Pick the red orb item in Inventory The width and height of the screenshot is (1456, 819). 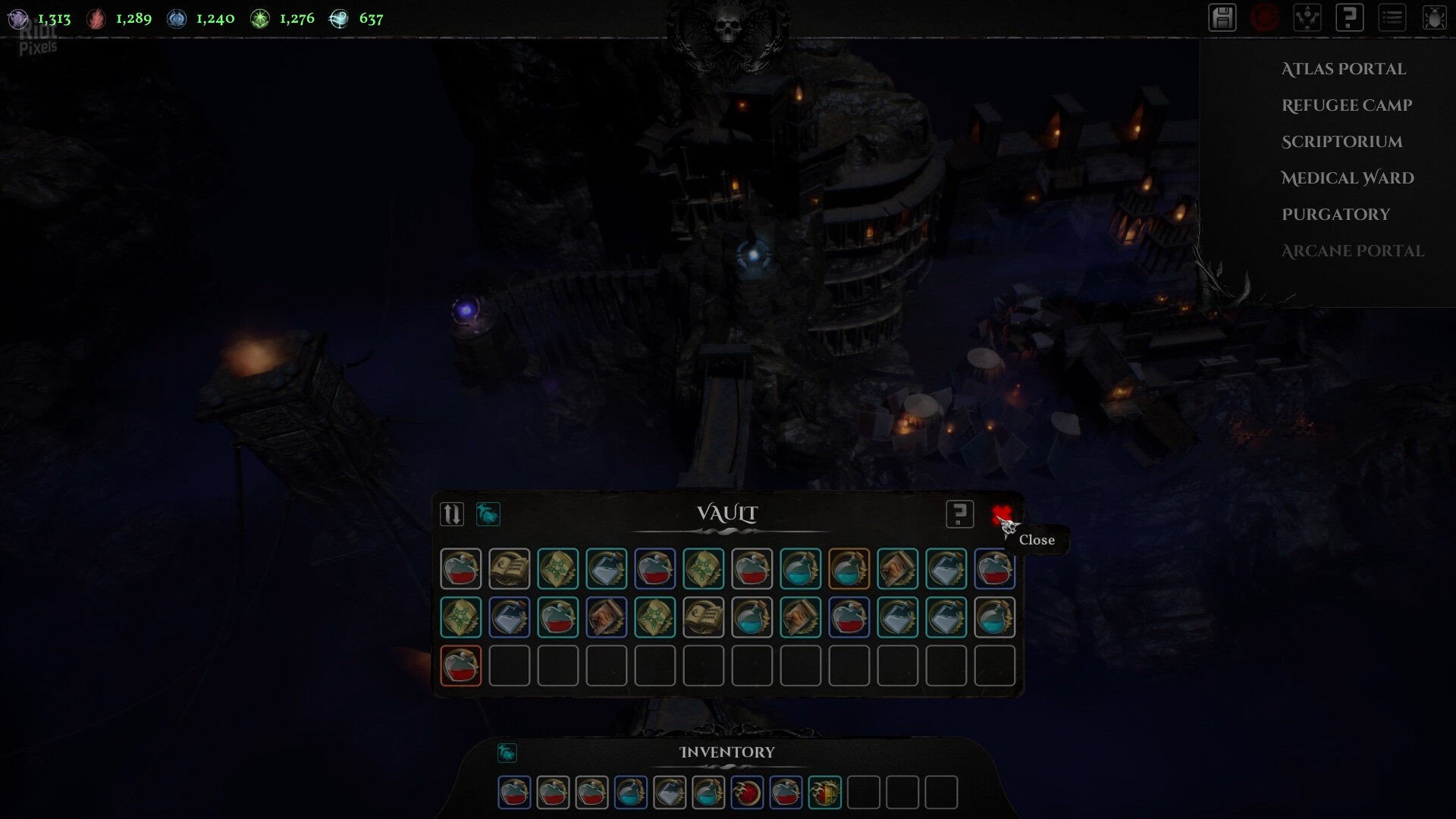point(747,792)
